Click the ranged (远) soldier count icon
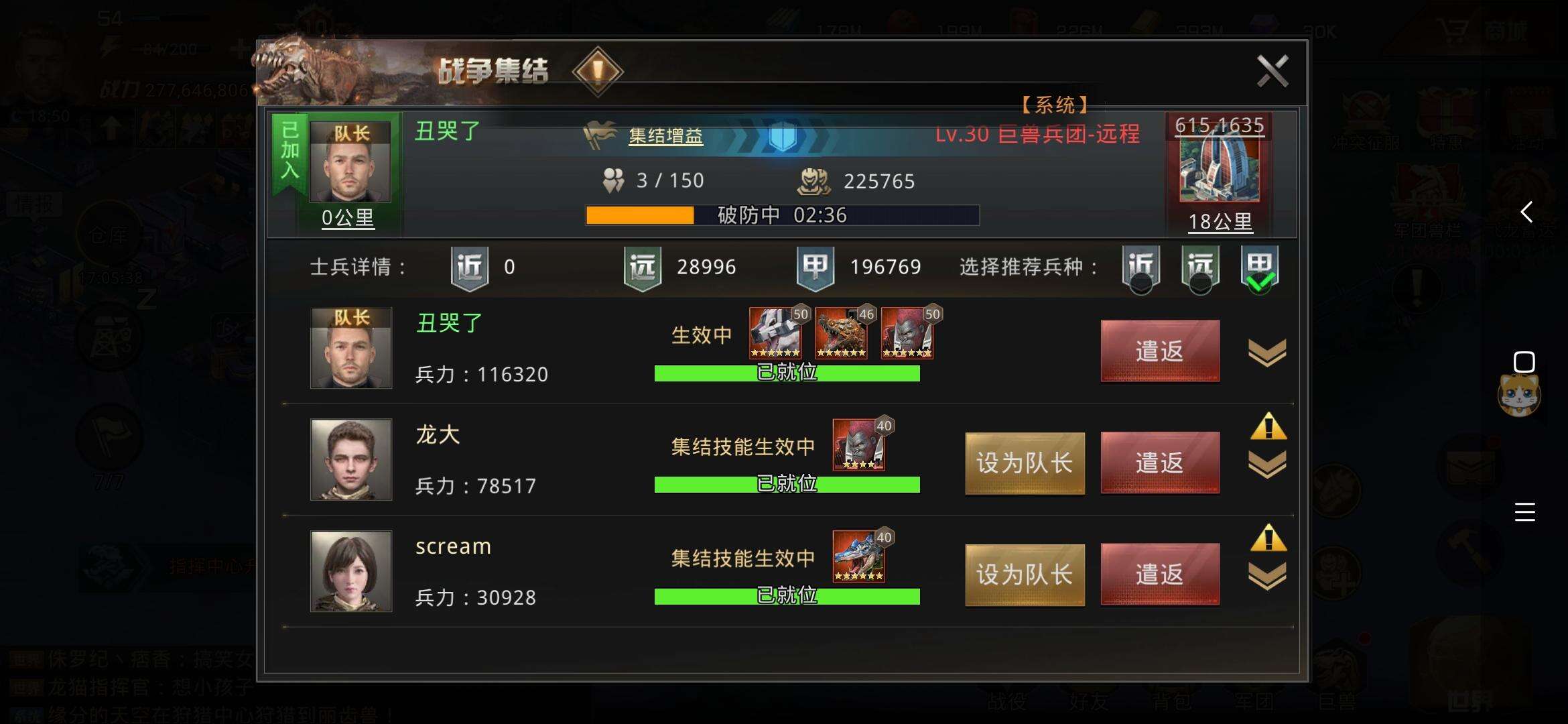Screen dimensions: 1568x724 pyautogui.click(x=641, y=266)
